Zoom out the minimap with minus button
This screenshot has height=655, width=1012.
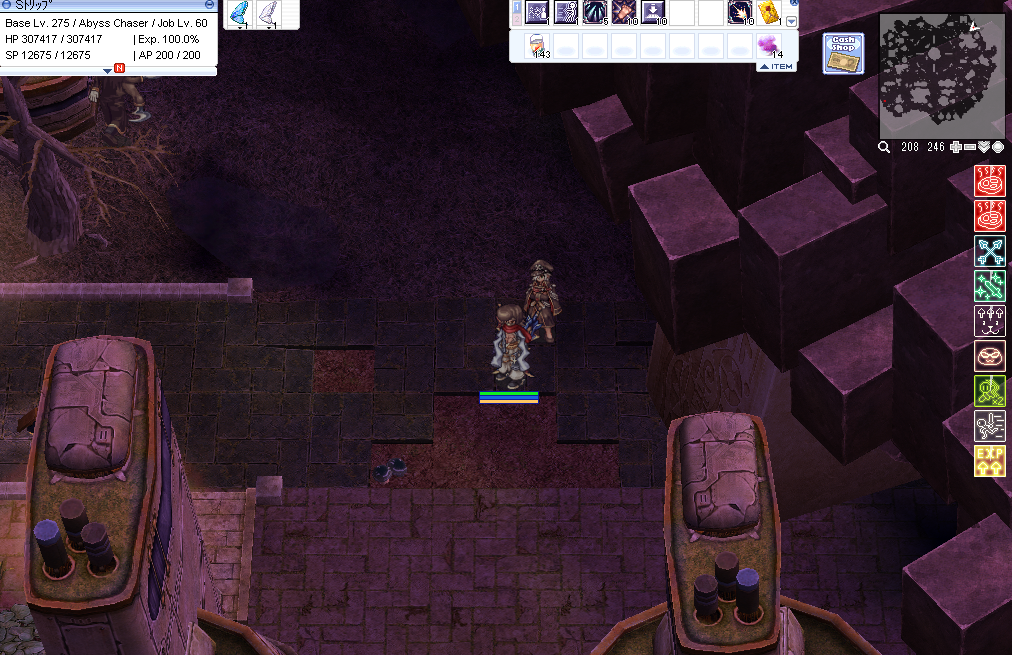coord(970,147)
